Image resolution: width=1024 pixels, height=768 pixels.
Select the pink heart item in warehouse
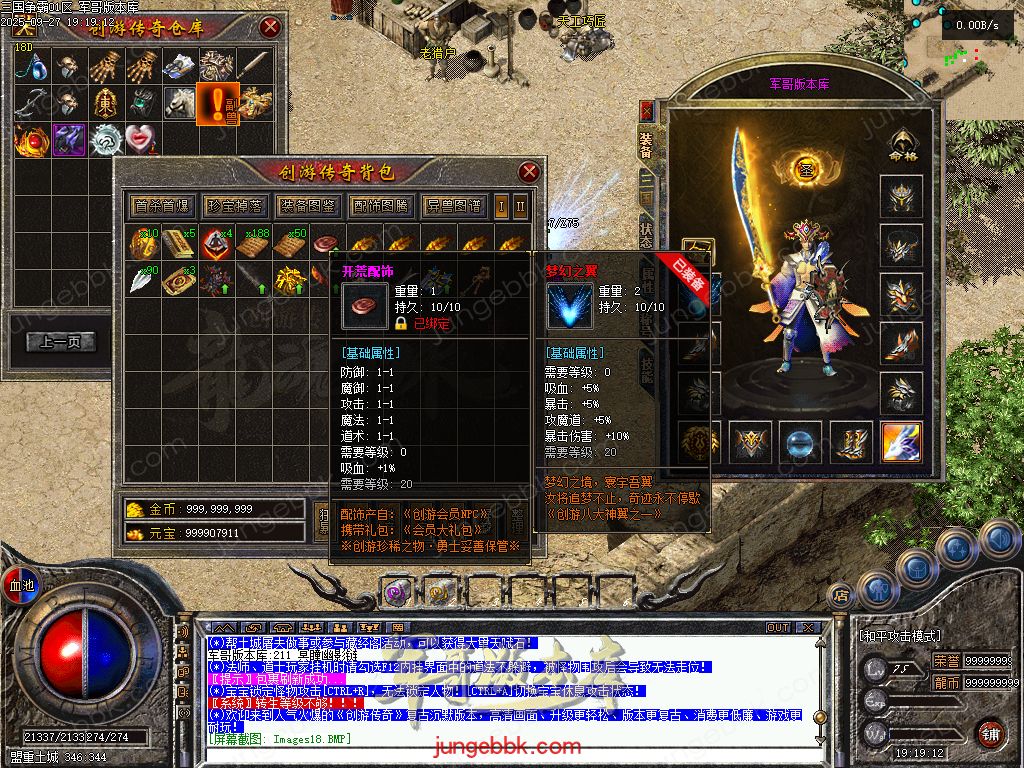coord(139,139)
